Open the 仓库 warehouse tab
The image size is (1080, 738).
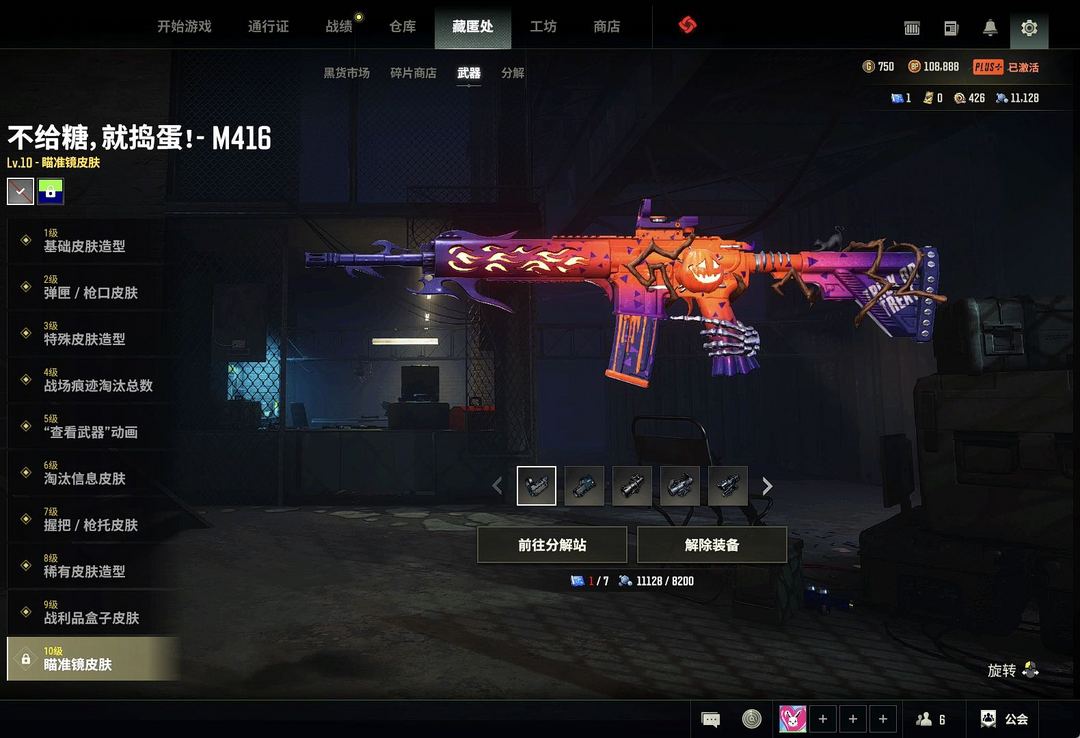tap(403, 27)
